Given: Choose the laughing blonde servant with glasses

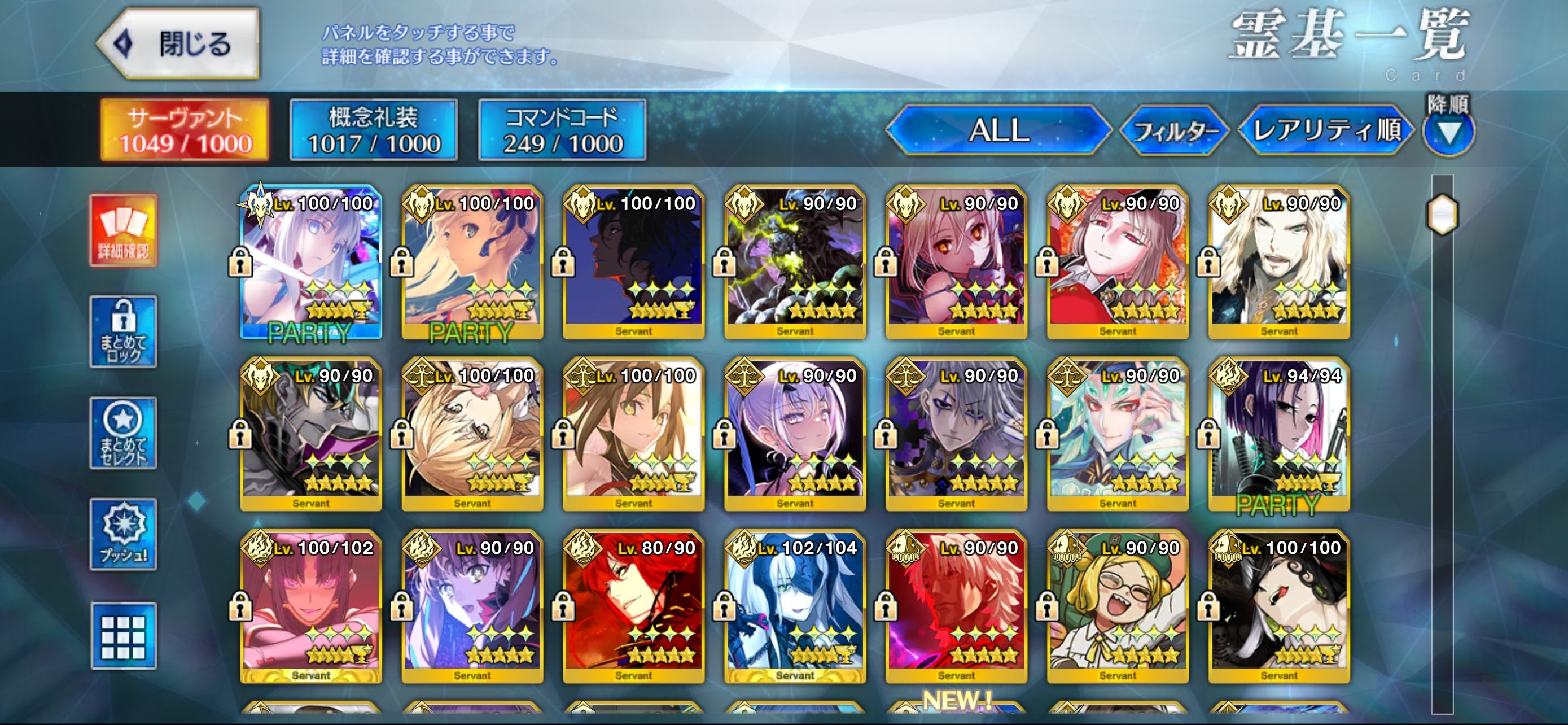Looking at the screenshot, I should 1118,606.
